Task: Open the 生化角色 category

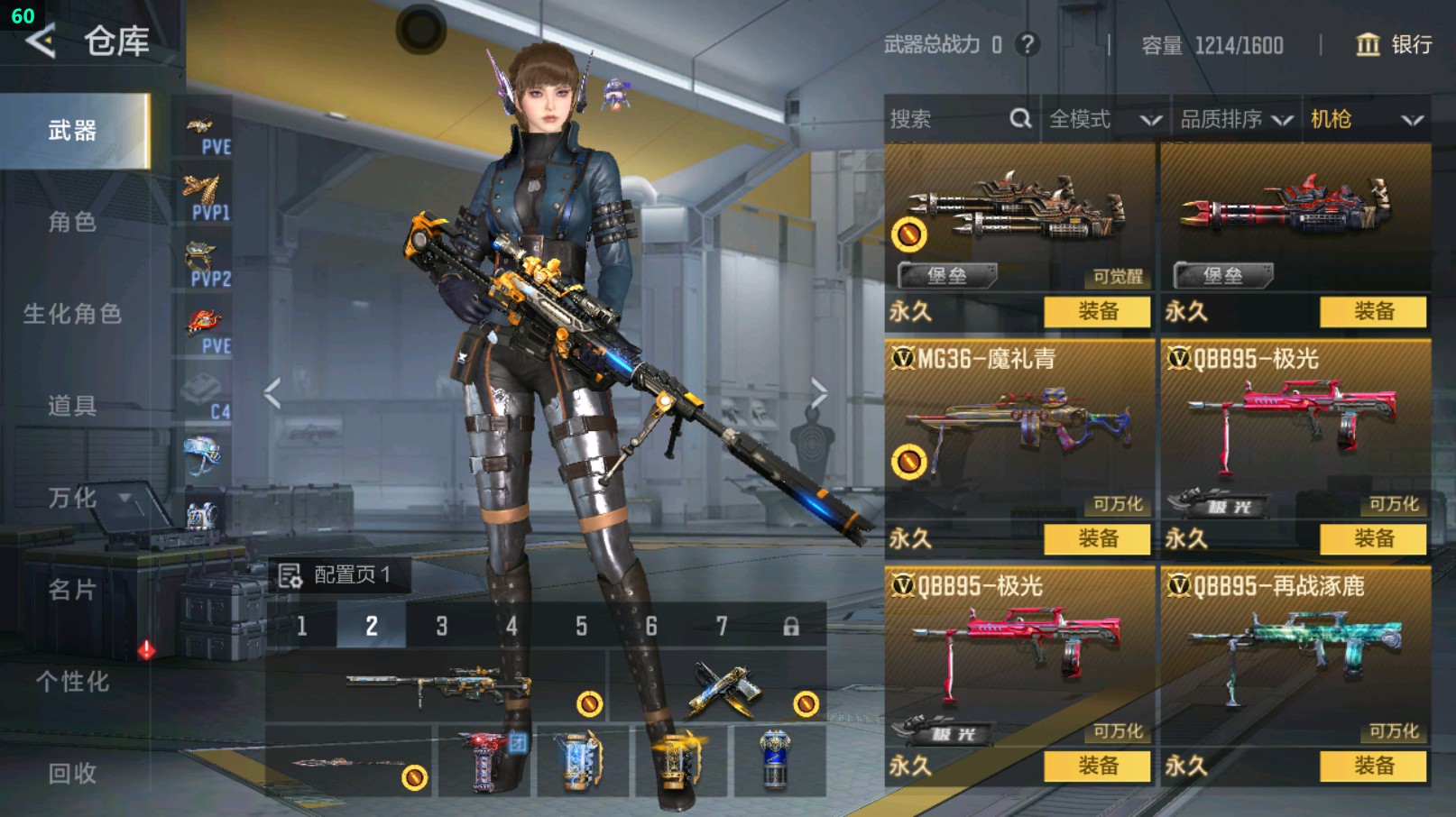Action: pyautogui.click(x=72, y=314)
